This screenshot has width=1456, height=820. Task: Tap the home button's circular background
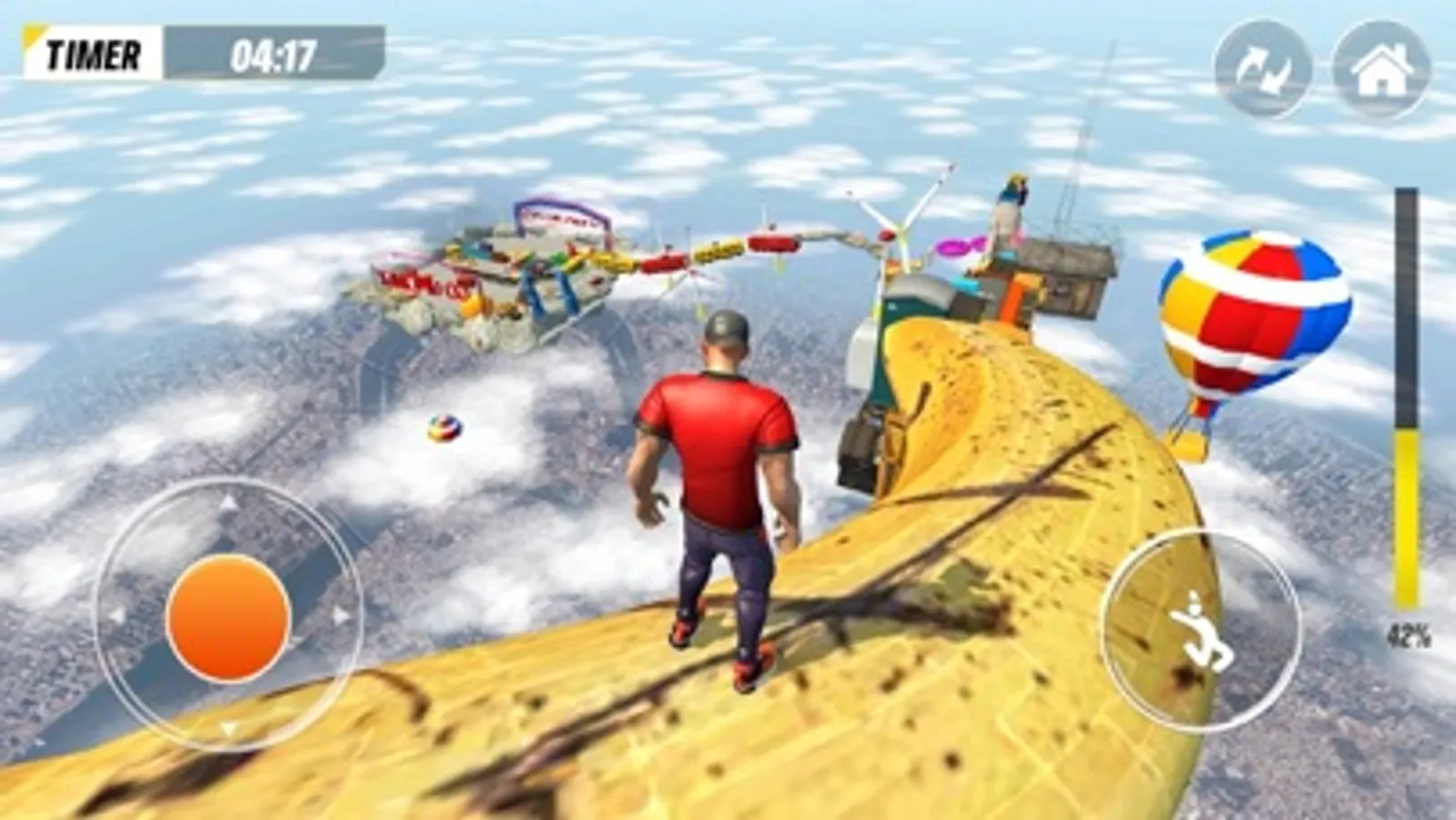1383,66
